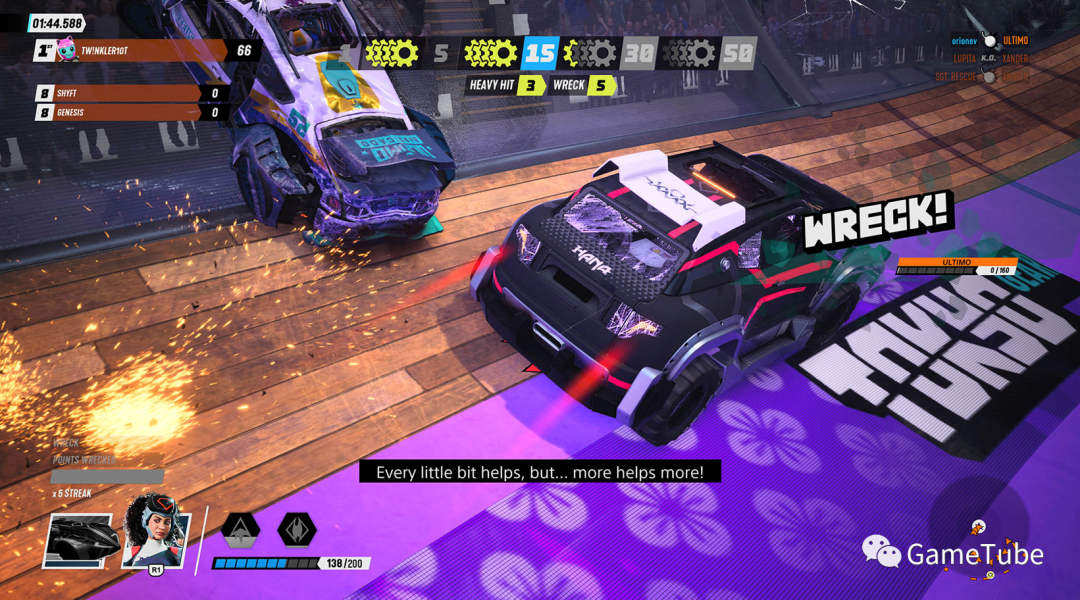This screenshot has height=600, width=1080.
Task: Activate the left hexagon breaker ability
Action: click(x=240, y=528)
